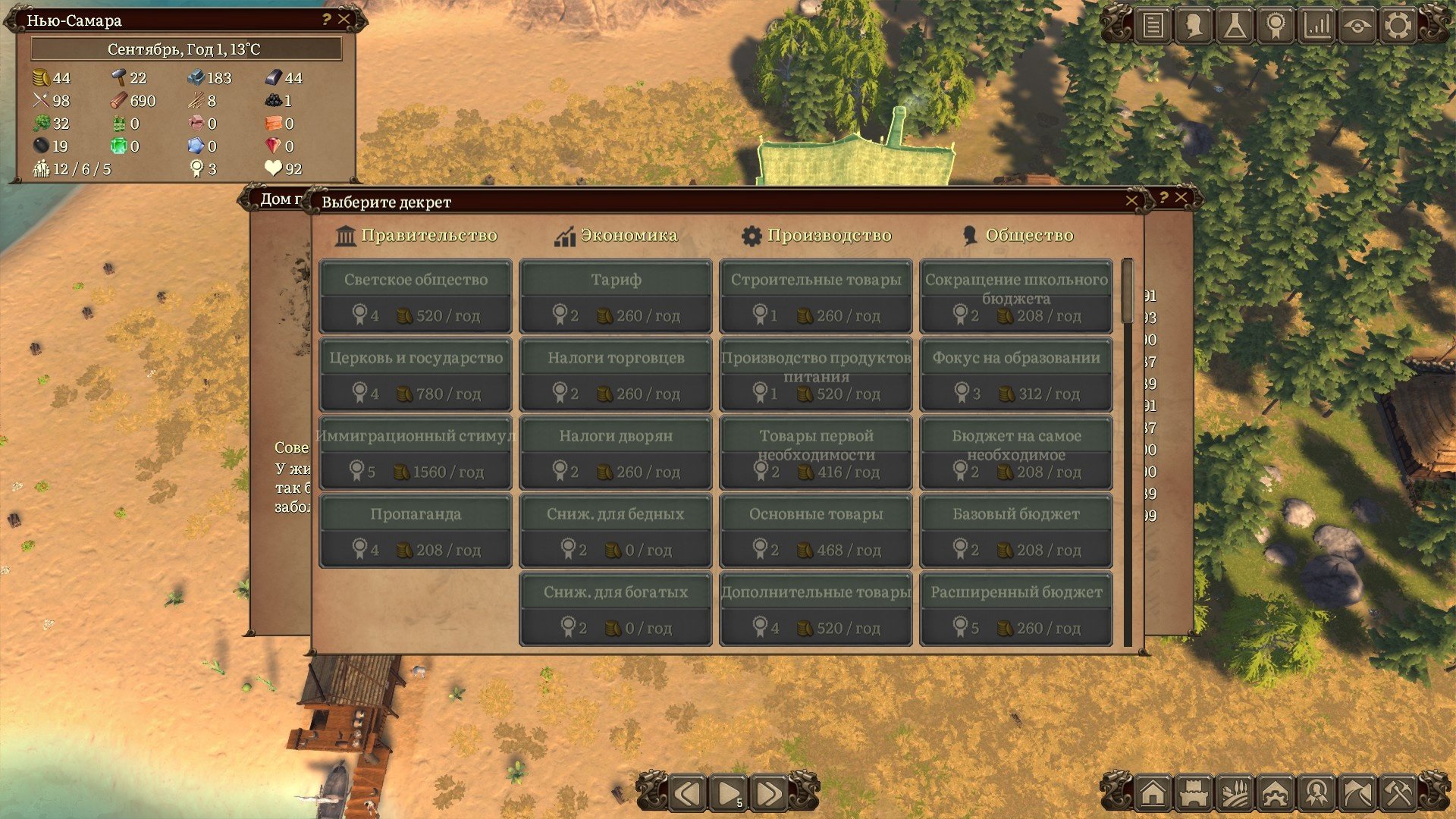This screenshot has width=1456, height=819.
Task: Open the hammer tools build menu
Action: (1398, 794)
